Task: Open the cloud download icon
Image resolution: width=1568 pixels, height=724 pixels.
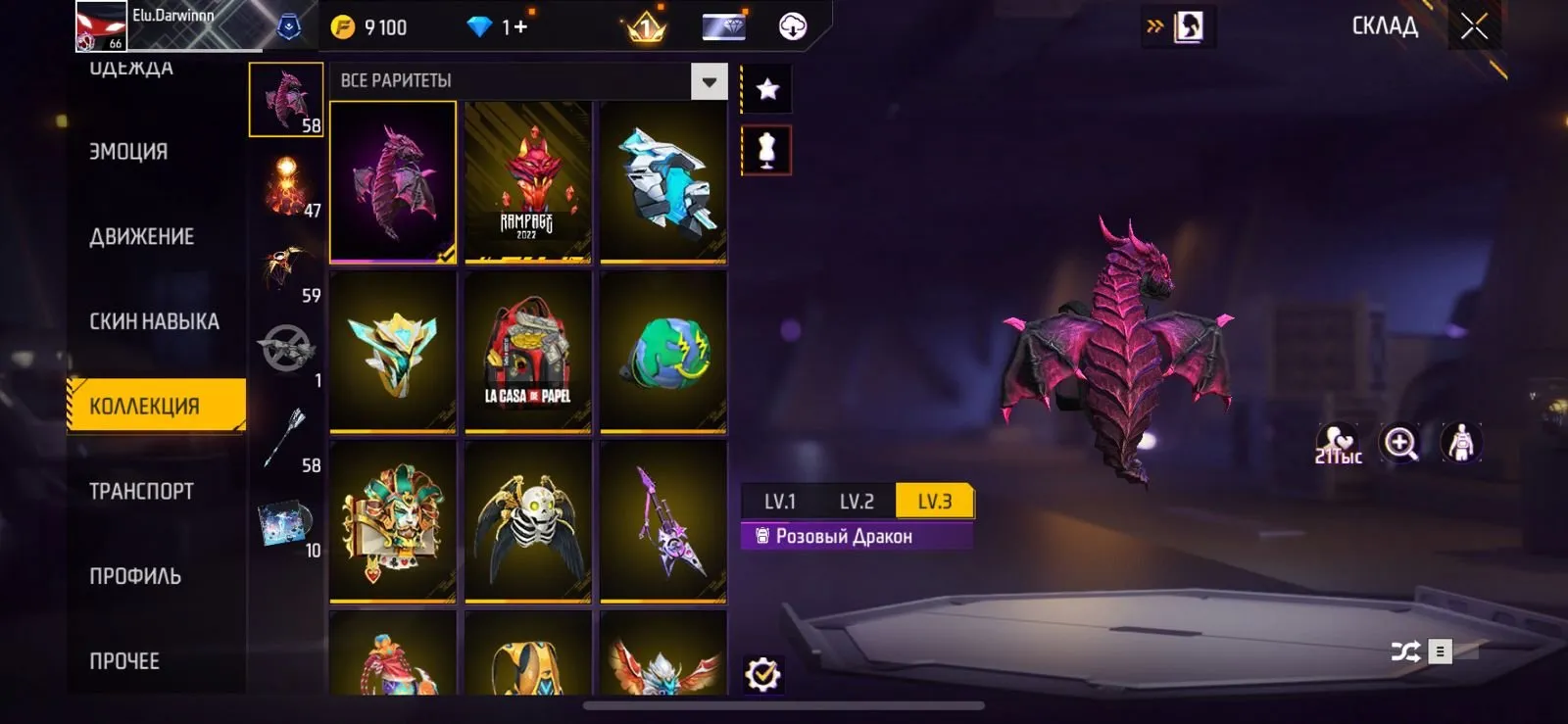Action: [790, 26]
